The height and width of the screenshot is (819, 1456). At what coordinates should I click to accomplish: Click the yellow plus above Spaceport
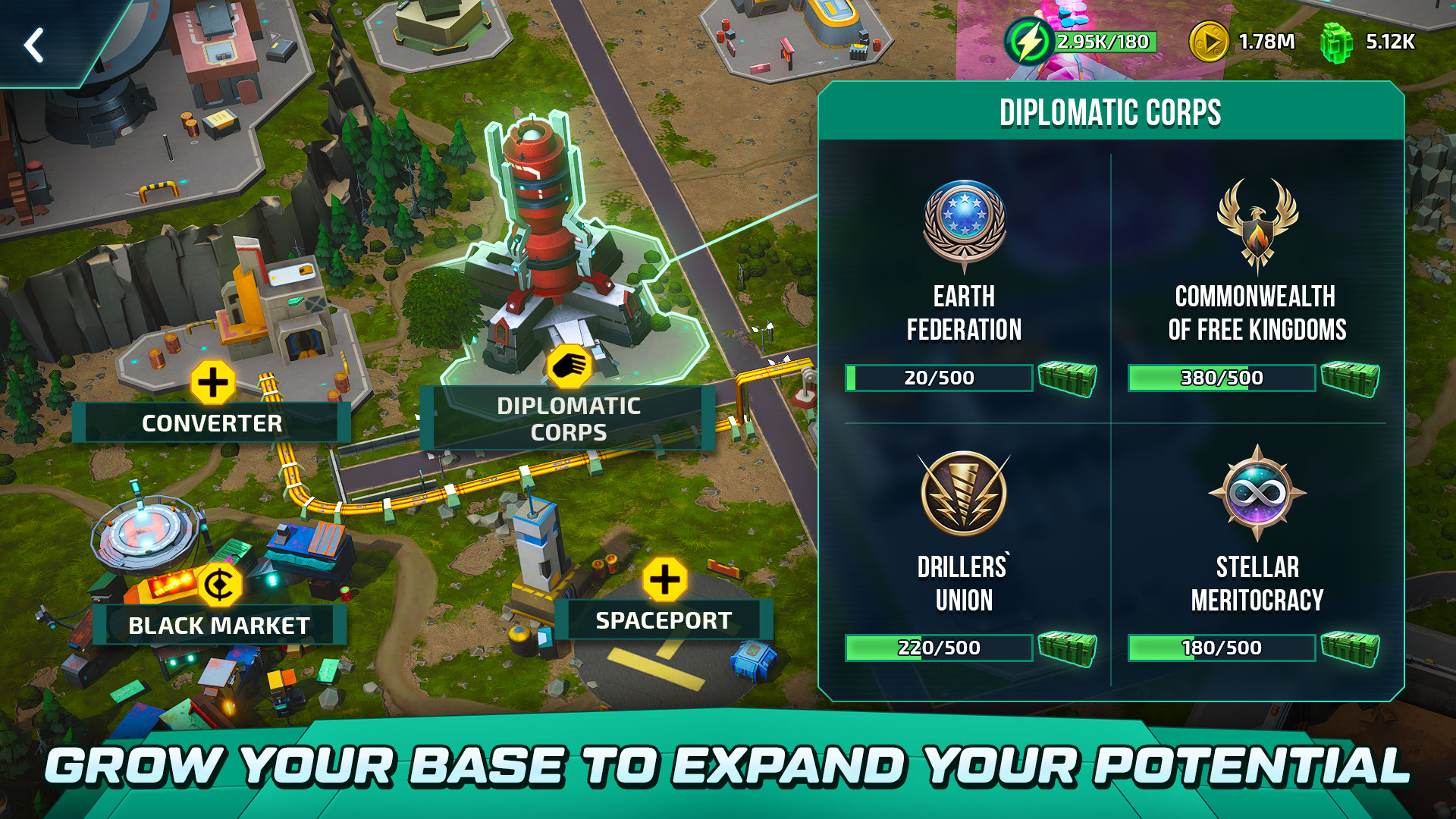point(664,580)
